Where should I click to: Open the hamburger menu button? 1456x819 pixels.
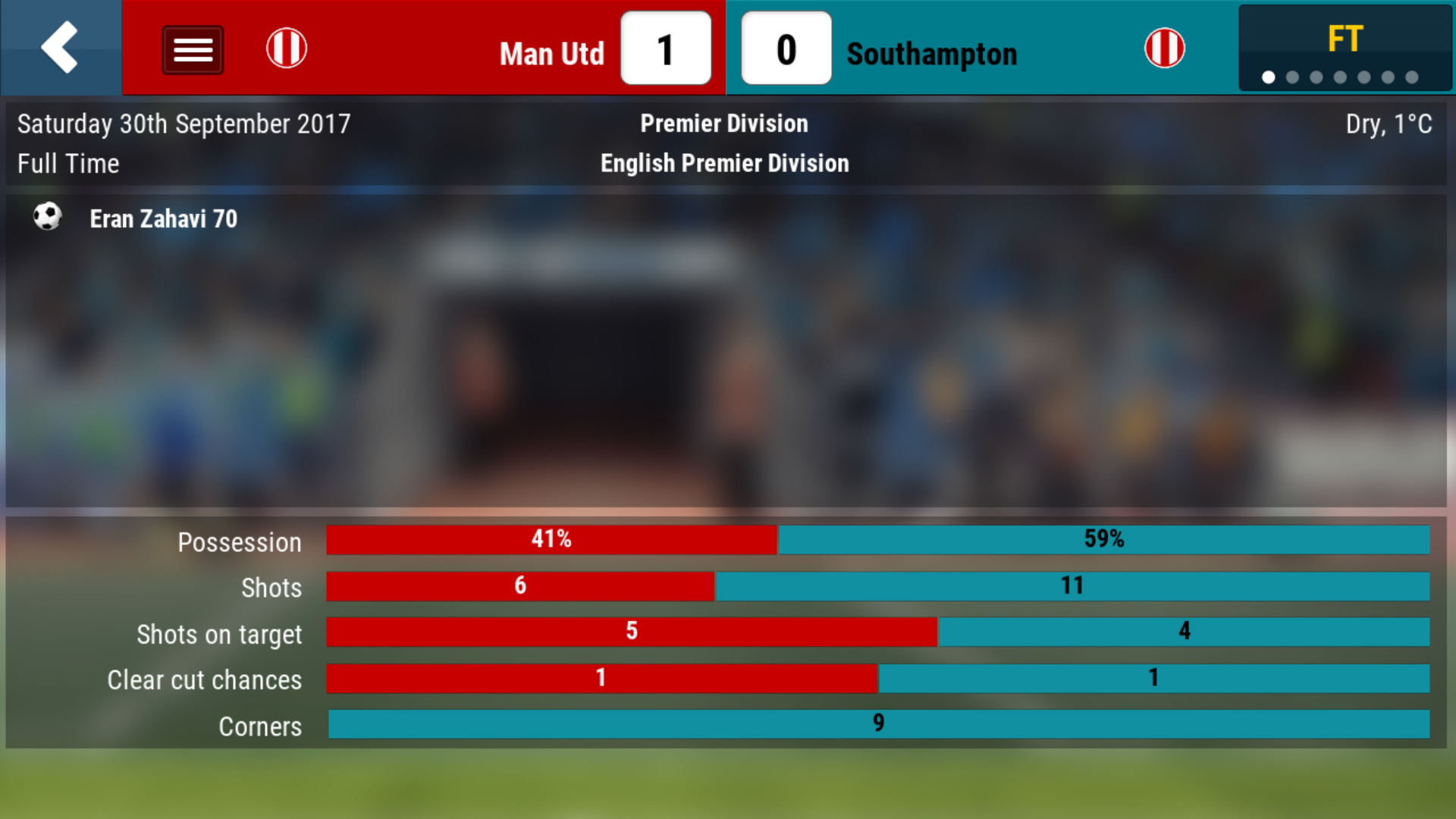[x=193, y=50]
